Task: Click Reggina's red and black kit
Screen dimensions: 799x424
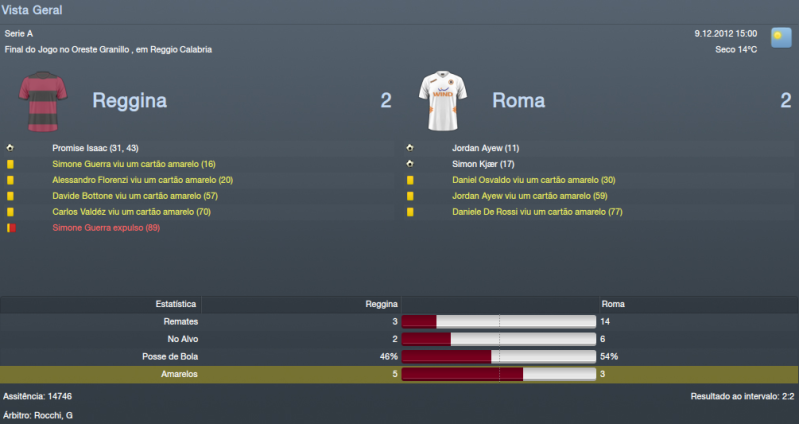Action: click(x=40, y=100)
